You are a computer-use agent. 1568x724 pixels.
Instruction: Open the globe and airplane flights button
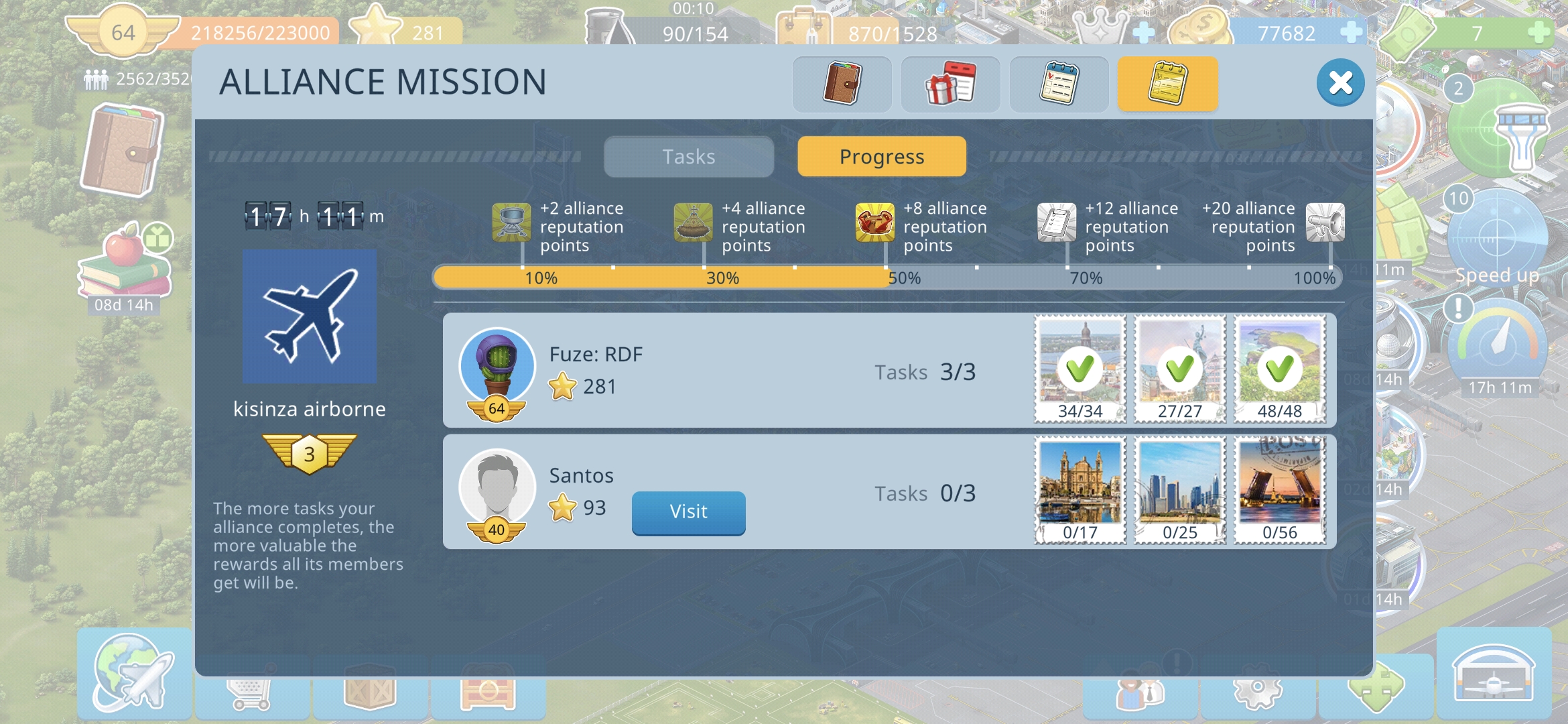[x=134, y=674]
